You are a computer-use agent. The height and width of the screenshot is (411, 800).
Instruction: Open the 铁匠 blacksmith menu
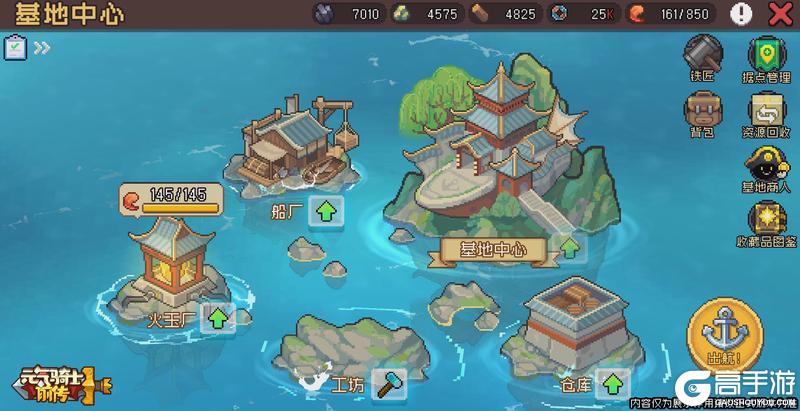703,55
